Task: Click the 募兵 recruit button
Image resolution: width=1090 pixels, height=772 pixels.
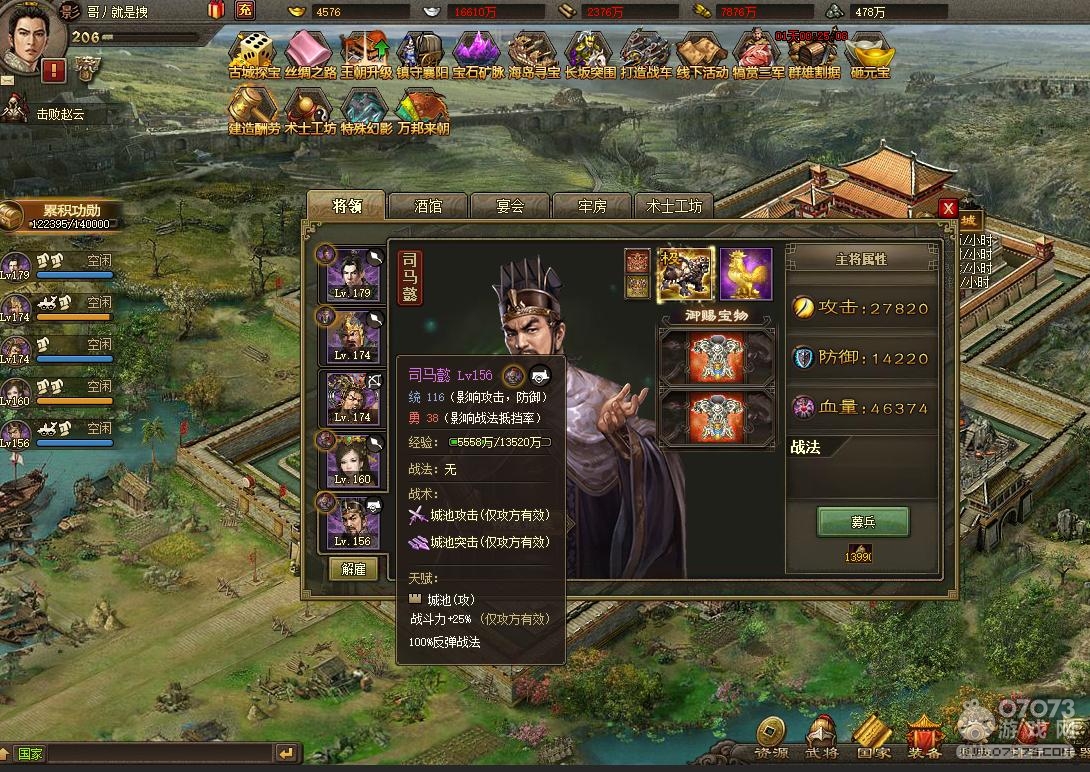Action: [863, 521]
